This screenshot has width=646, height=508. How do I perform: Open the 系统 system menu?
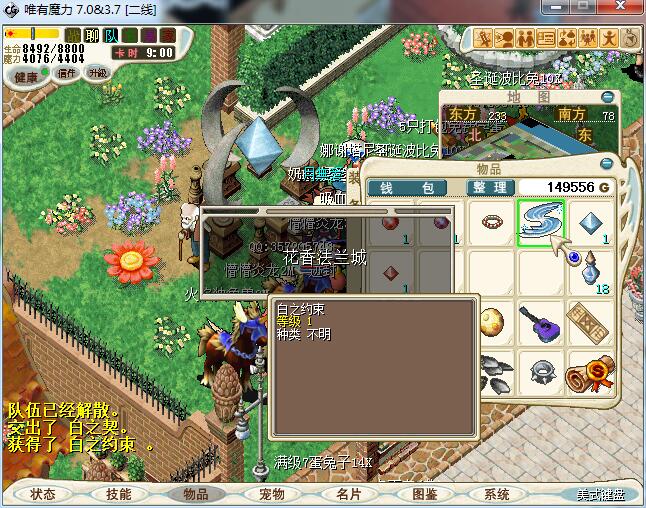point(497,494)
